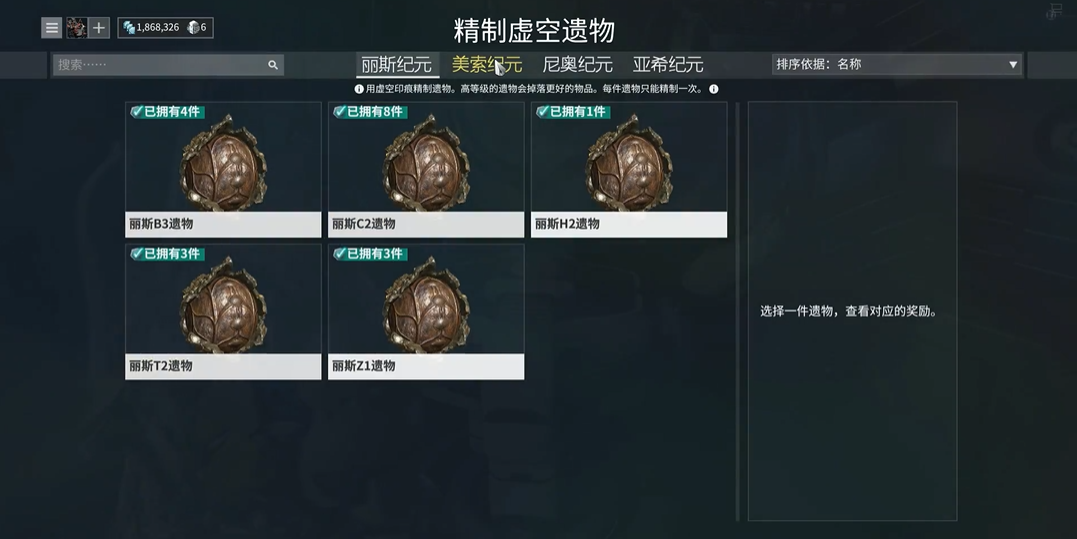This screenshot has width=1077, height=539.
Task: Switch to the 丽斯纪元 tab
Action: [x=397, y=65]
